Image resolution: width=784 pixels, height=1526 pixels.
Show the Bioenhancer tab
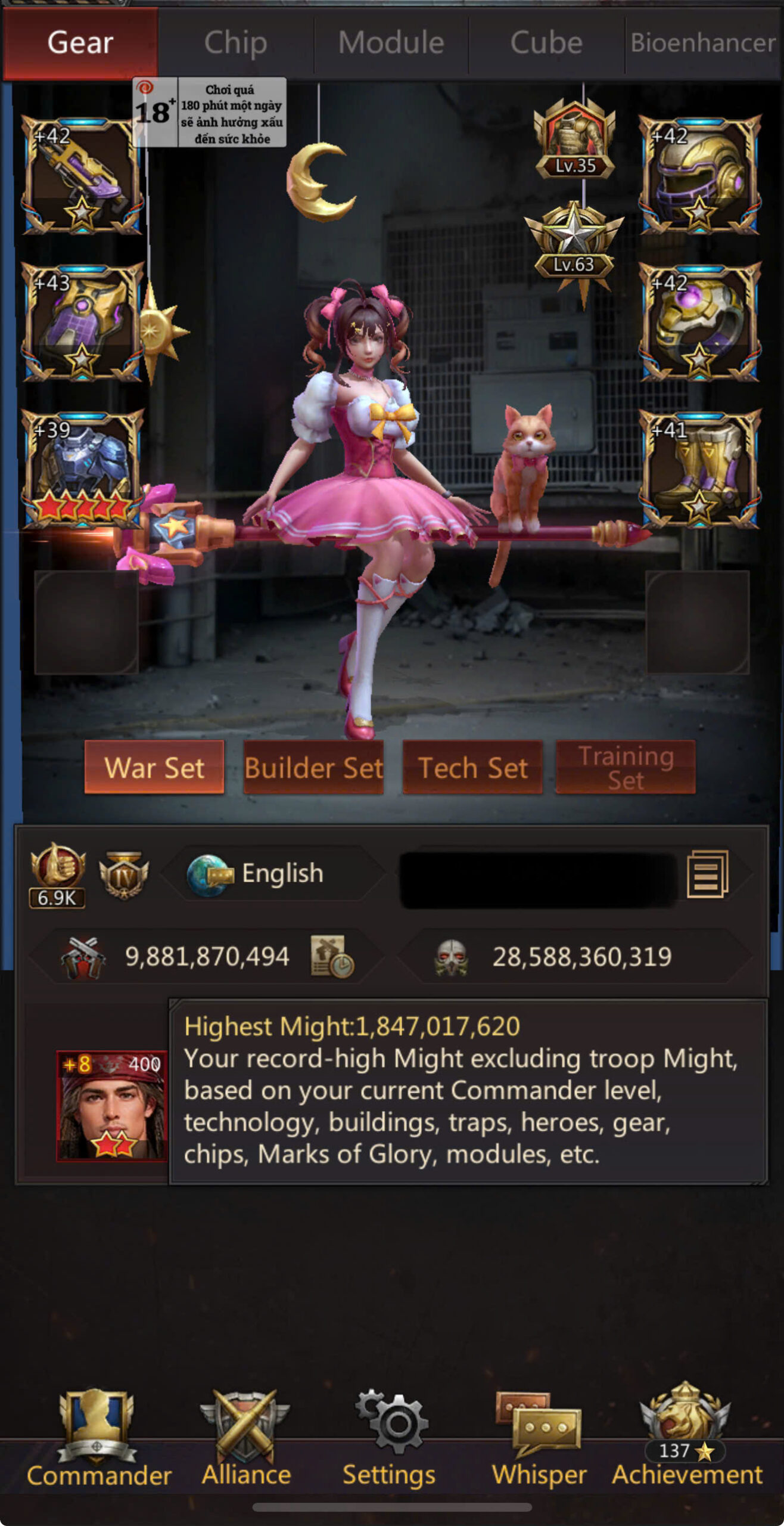703,43
